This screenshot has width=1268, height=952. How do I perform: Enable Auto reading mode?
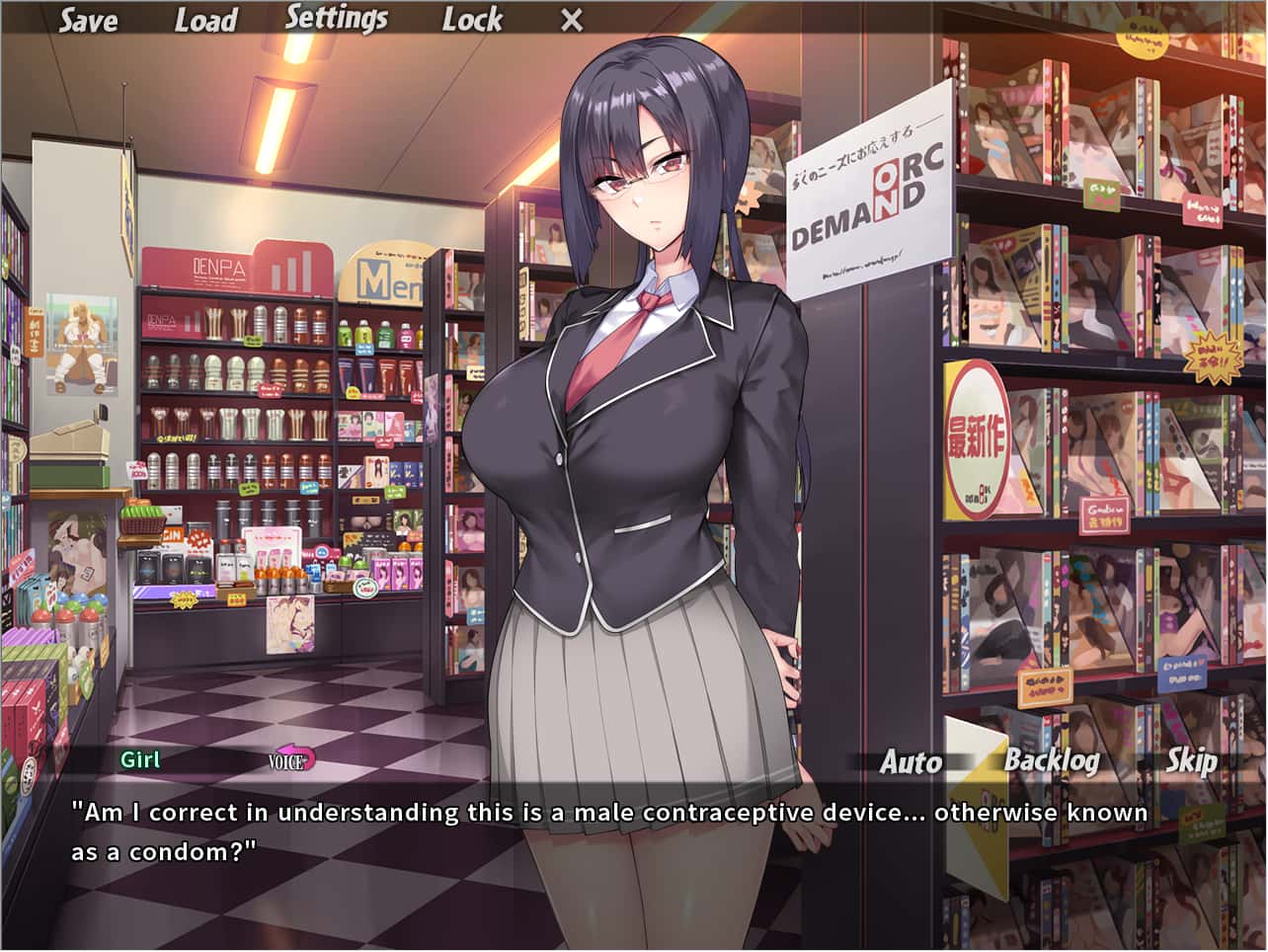pyautogui.click(x=910, y=762)
